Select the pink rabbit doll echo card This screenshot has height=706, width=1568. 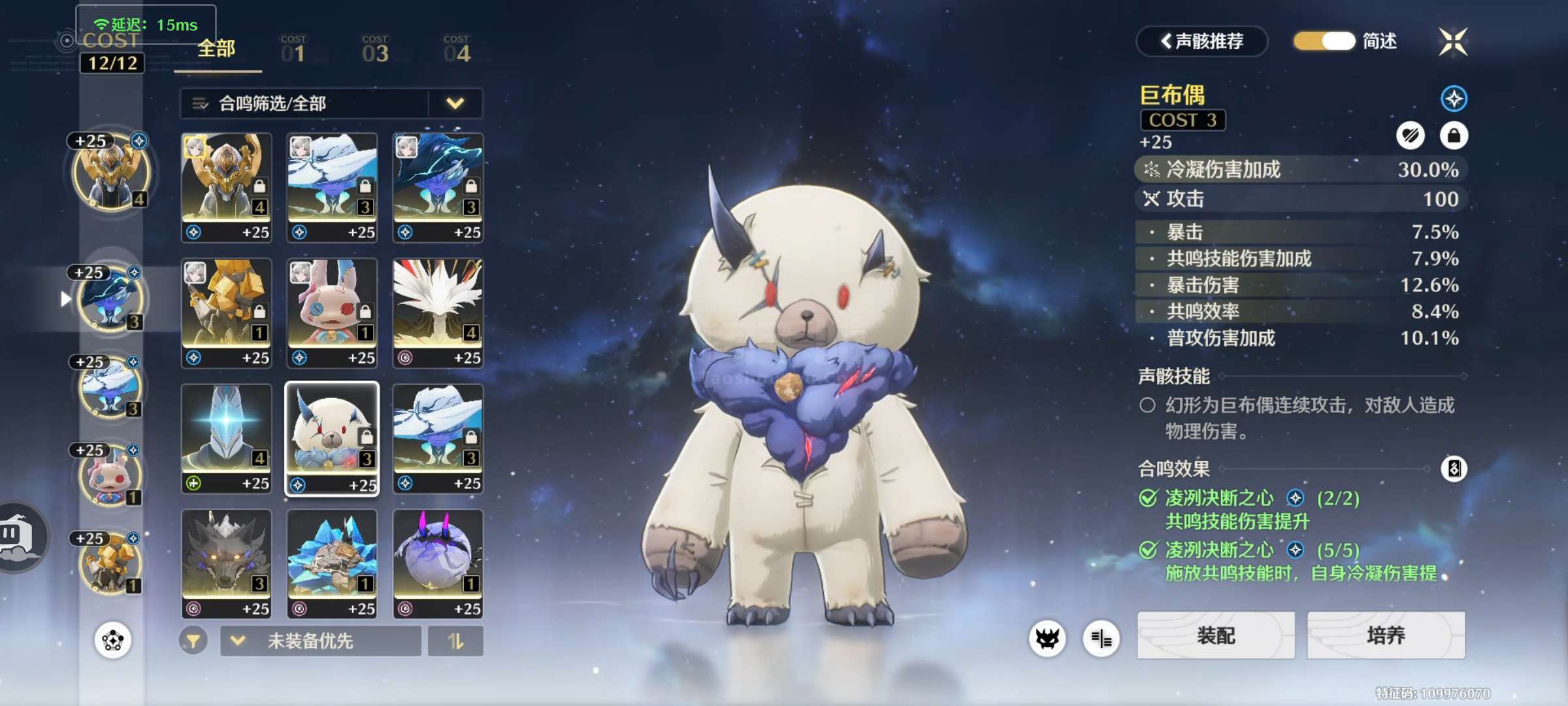point(332,312)
